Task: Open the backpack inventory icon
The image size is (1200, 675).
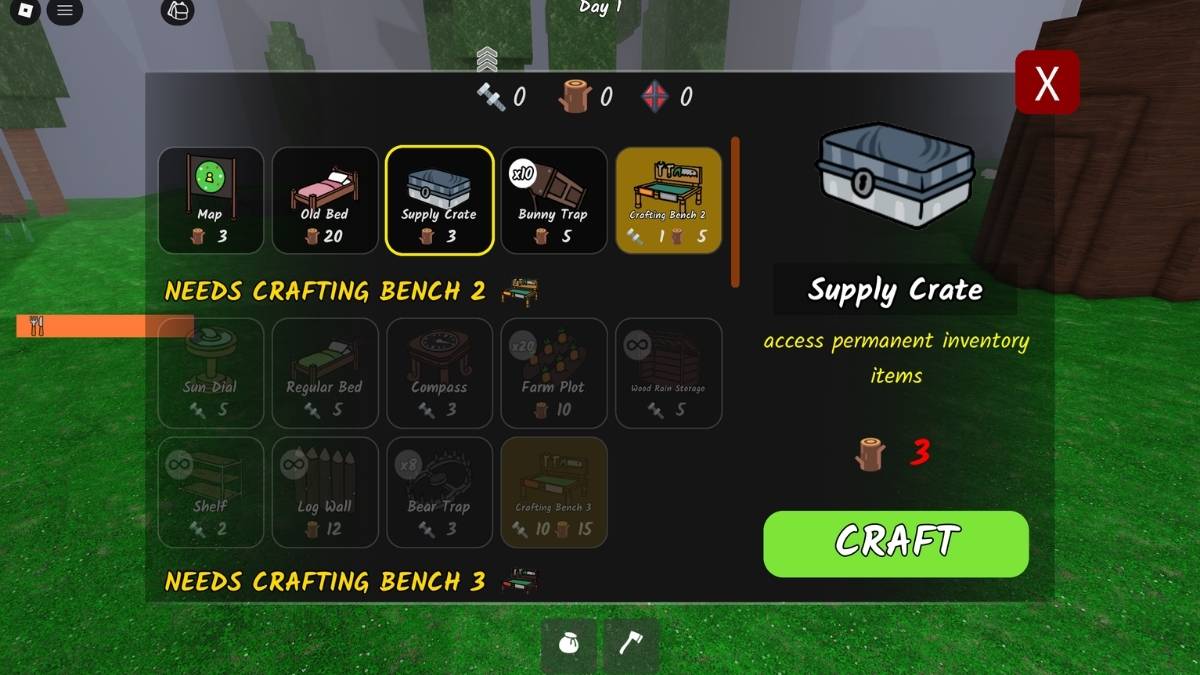Action: (x=178, y=12)
